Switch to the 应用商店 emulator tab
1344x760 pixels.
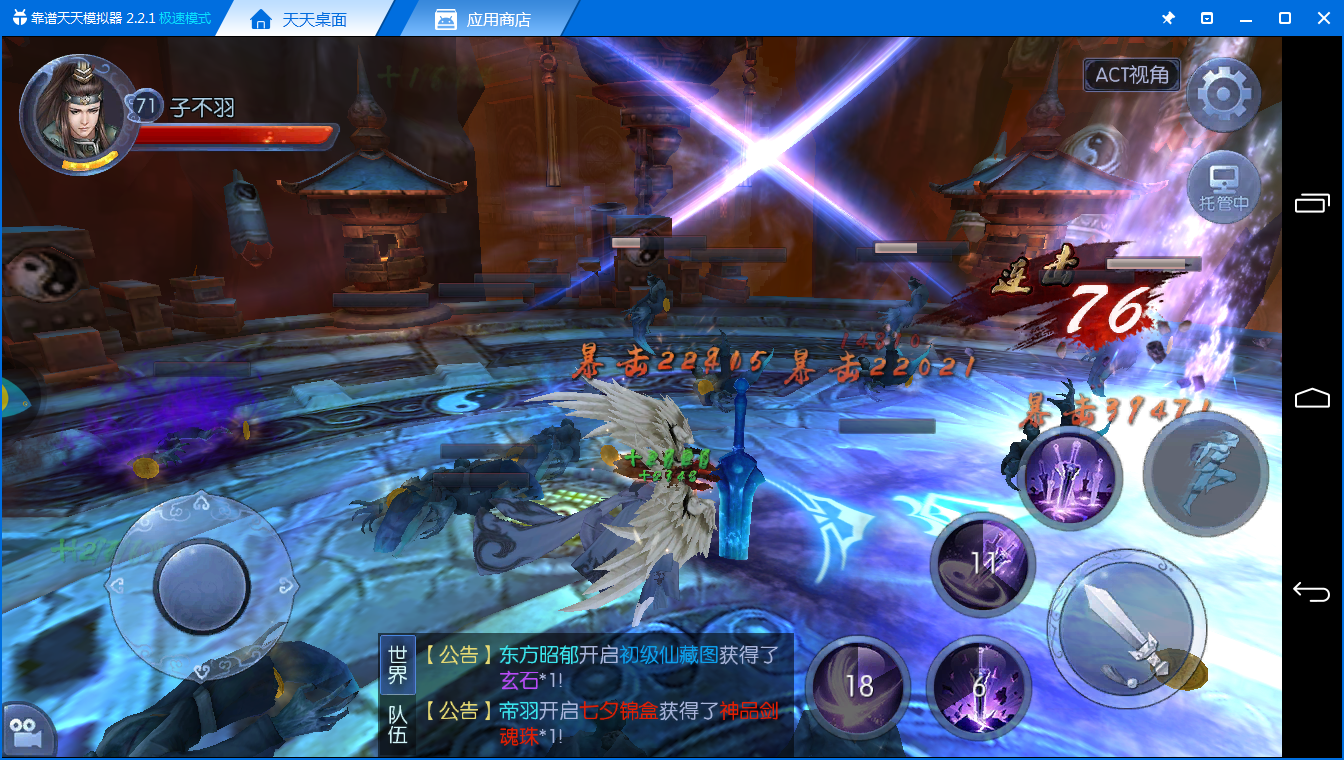(498, 20)
